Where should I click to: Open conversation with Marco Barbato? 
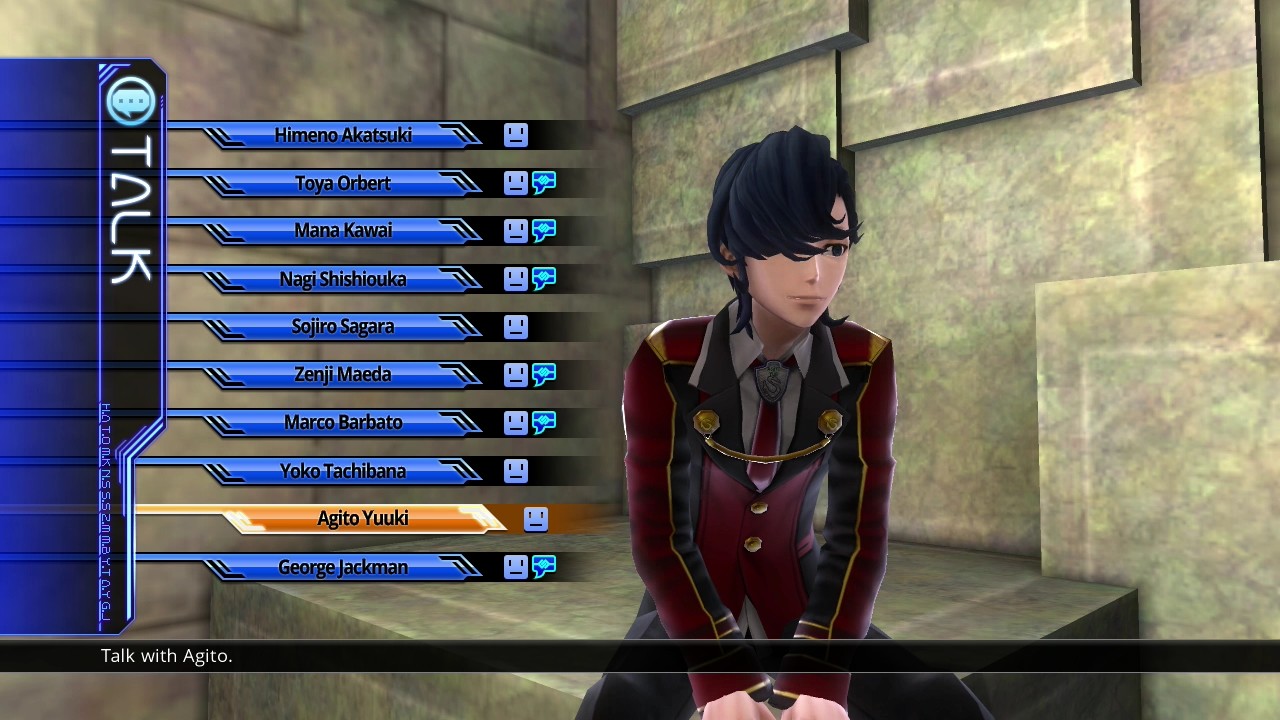point(343,422)
